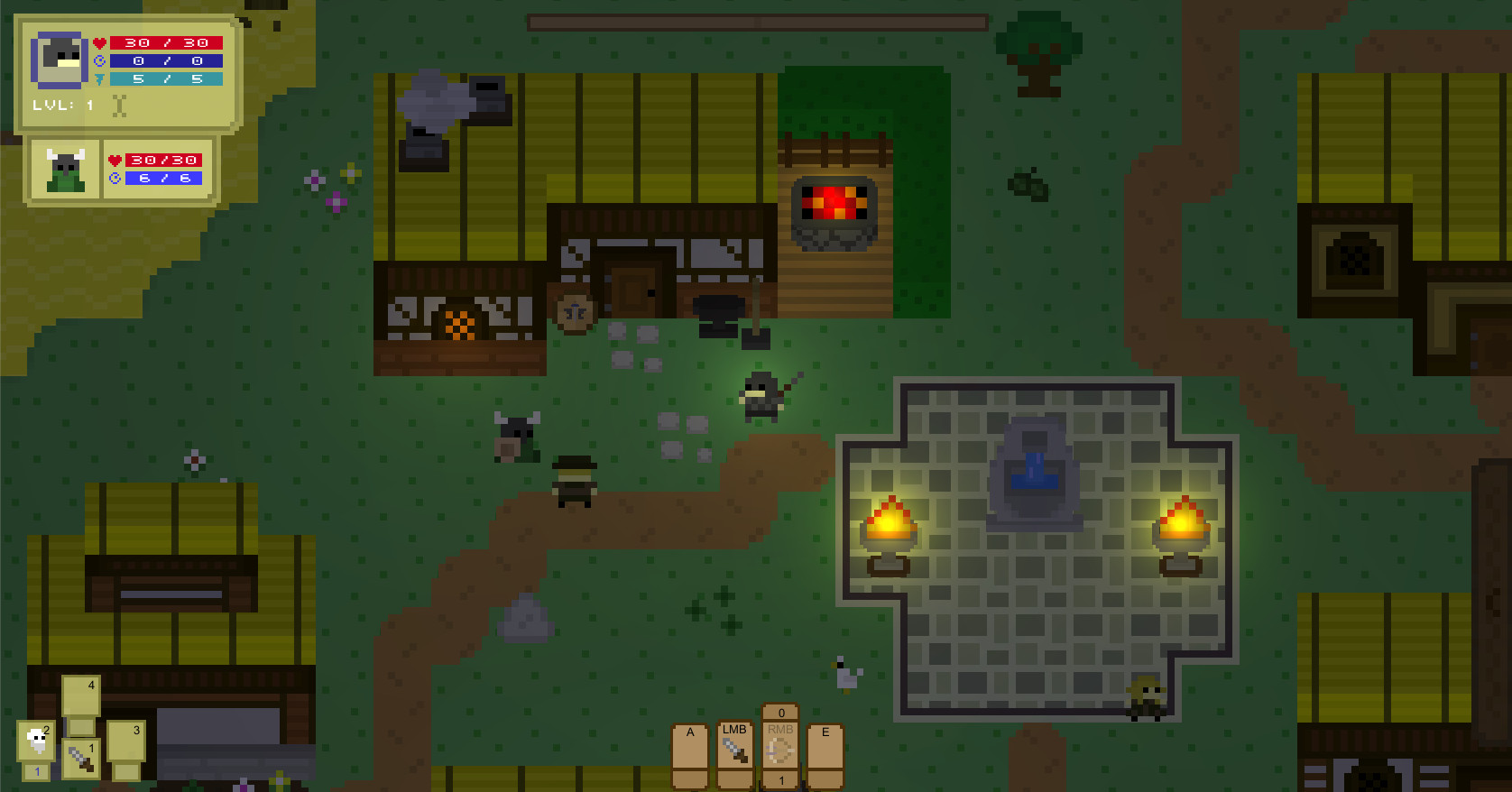The image size is (1512, 792).
Task: Click the mana swirl icon on companion panel
Action: pos(115,180)
